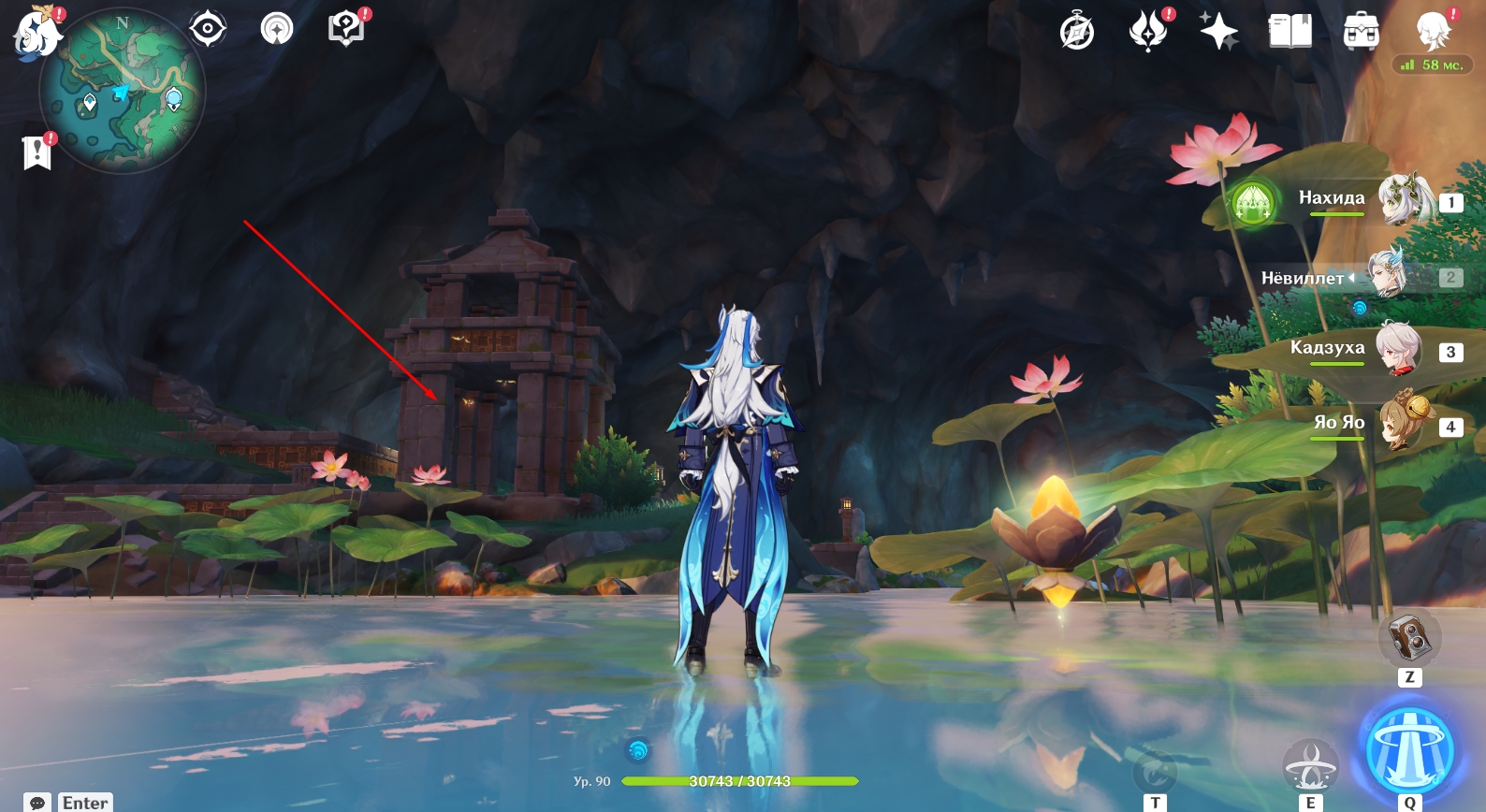Switch to Нахида in the party
Screen dimensions: 1486x812
(x=1404, y=199)
